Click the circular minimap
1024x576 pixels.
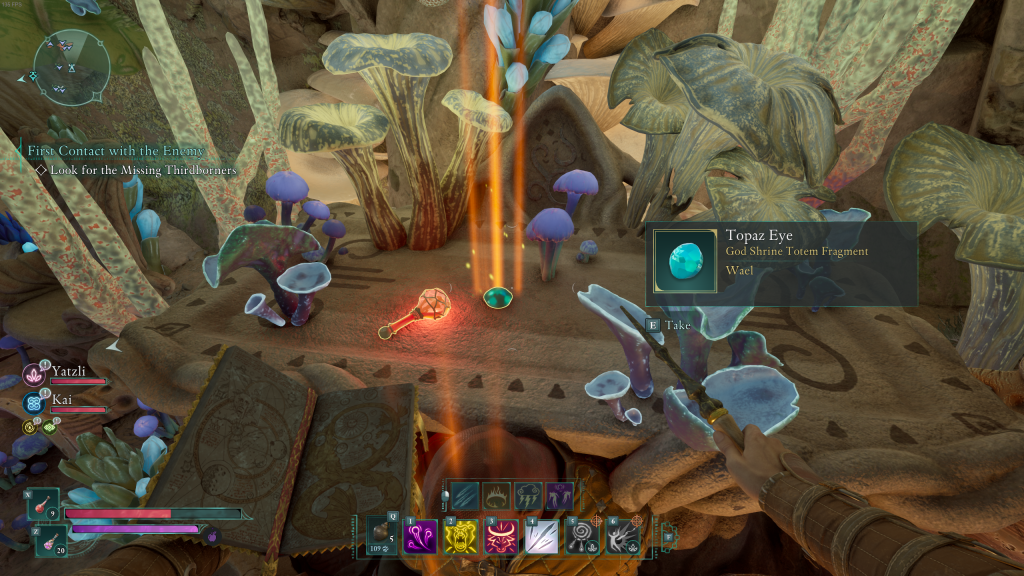(x=70, y=67)
